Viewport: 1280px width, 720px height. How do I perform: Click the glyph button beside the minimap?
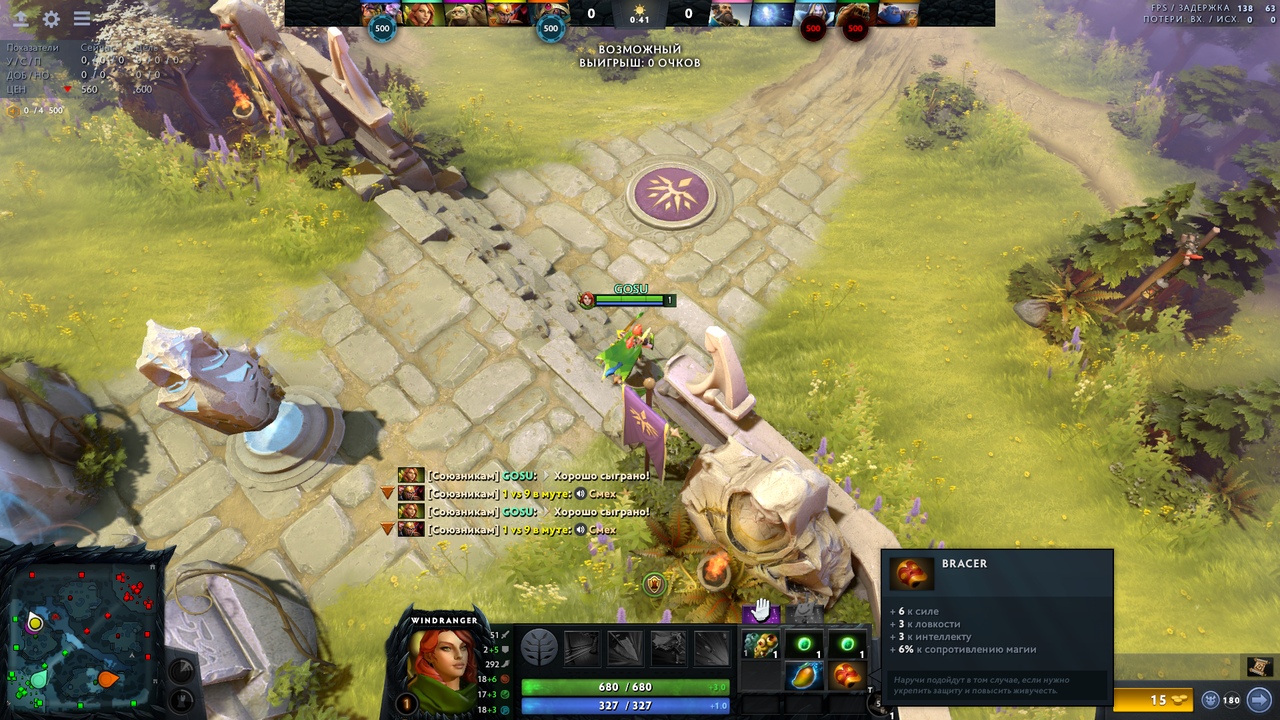click(181, 670)
